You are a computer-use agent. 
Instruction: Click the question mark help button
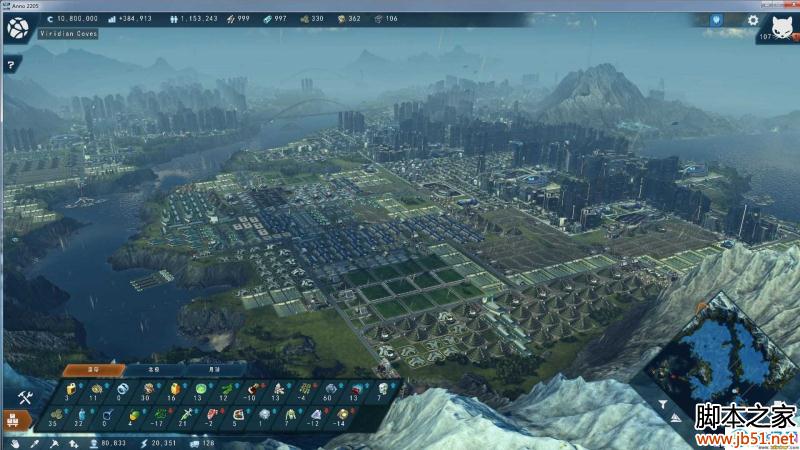10,65
